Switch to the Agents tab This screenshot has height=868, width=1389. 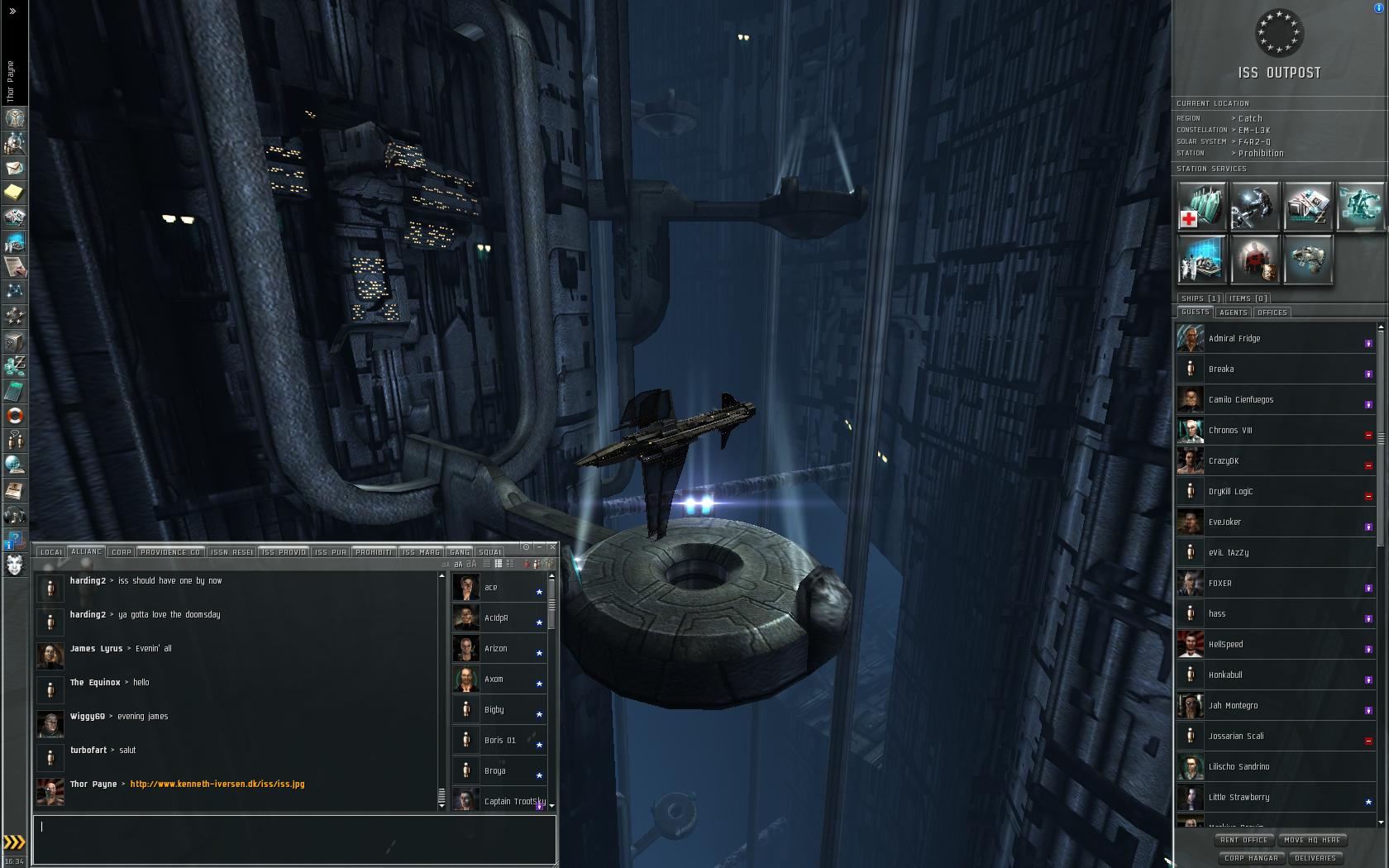[1233, 312]
